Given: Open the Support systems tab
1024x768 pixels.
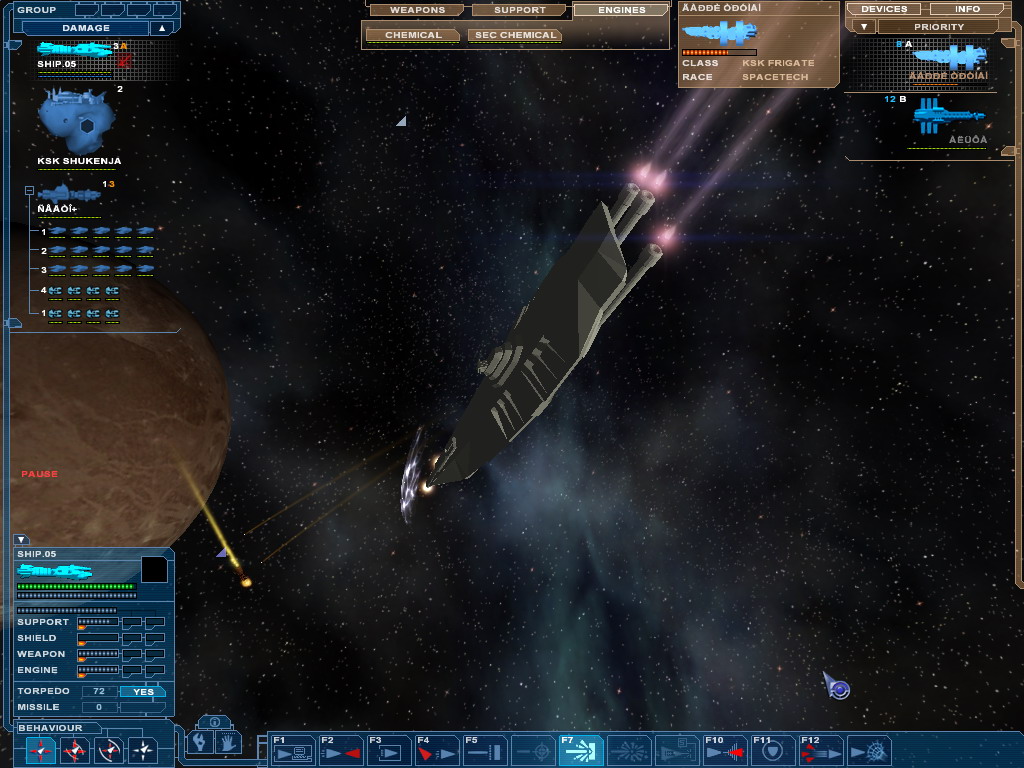Looking at the screenshot, I should coord(519,10).
